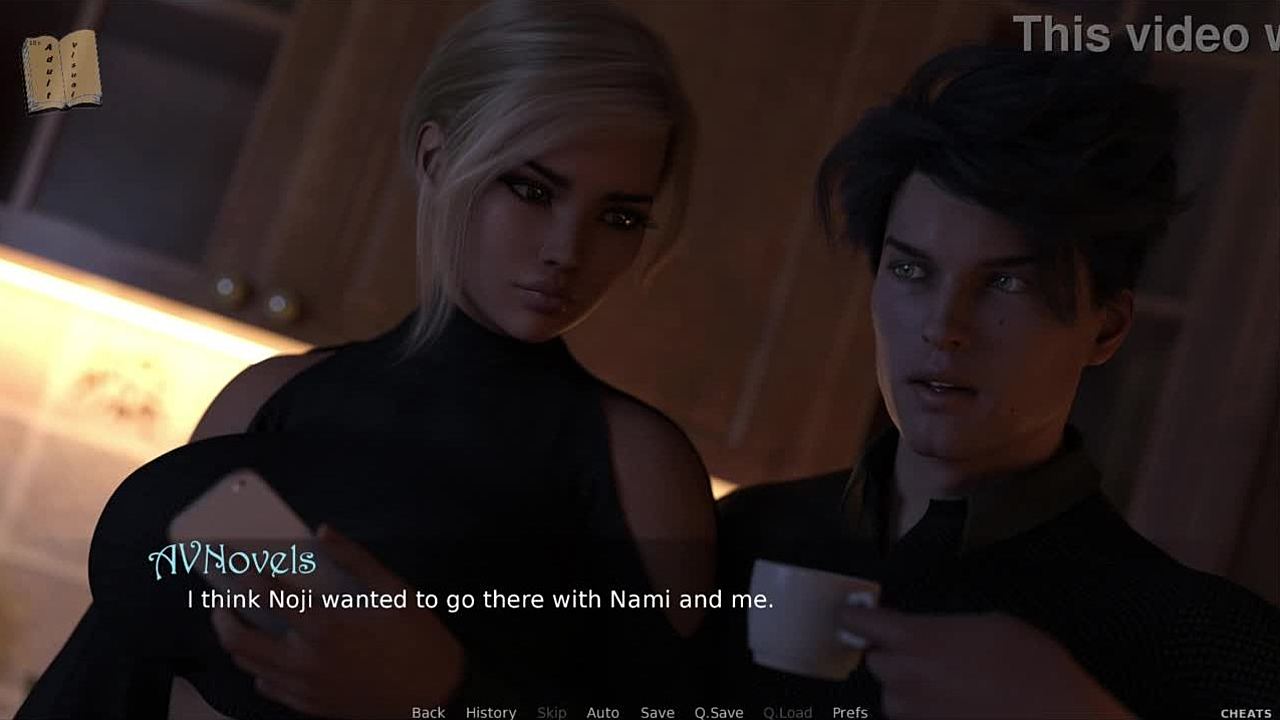Quick save with Q.Save
This screenshot has height=720, width=1280.
point(718,712)
